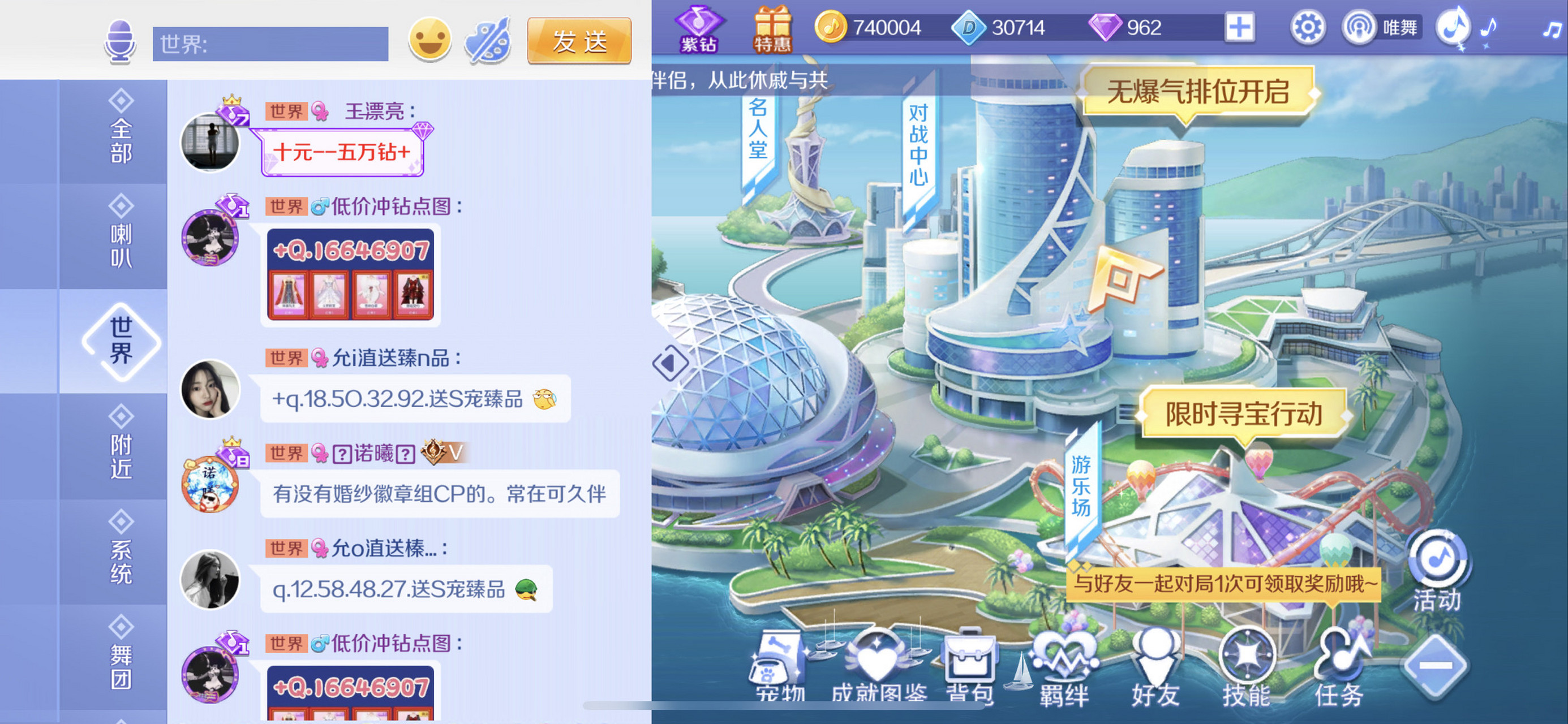
Task: Switch to the 全部 chat tab
Action: tap(121, 131)
